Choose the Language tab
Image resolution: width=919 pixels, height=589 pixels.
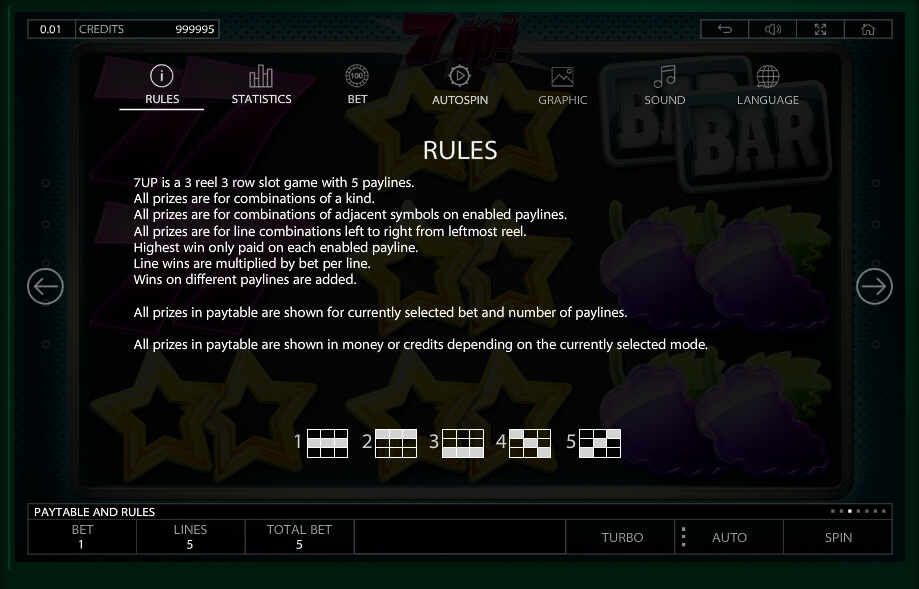[768, 85]
